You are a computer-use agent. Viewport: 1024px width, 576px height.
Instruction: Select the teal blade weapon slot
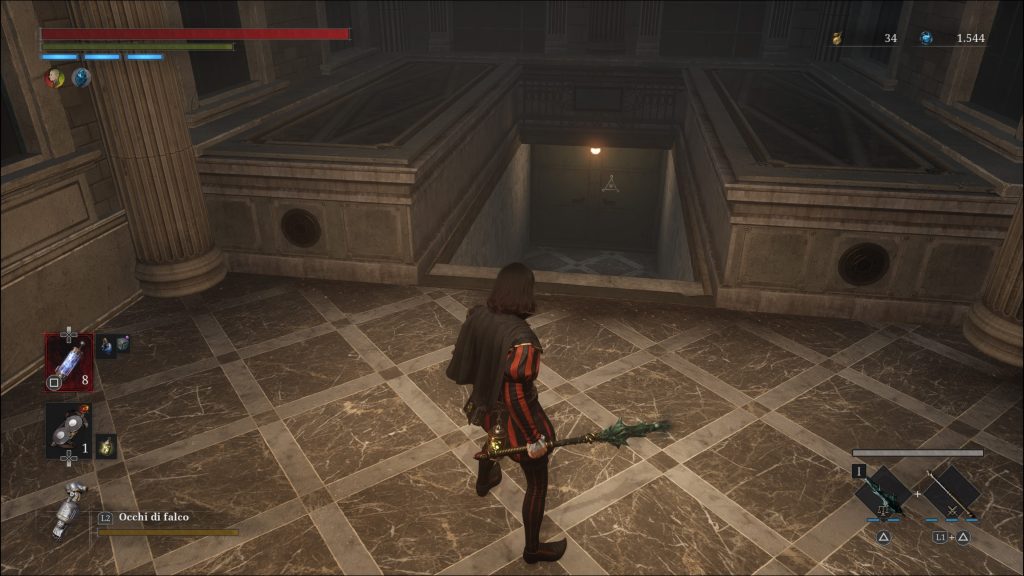point(883,492)
